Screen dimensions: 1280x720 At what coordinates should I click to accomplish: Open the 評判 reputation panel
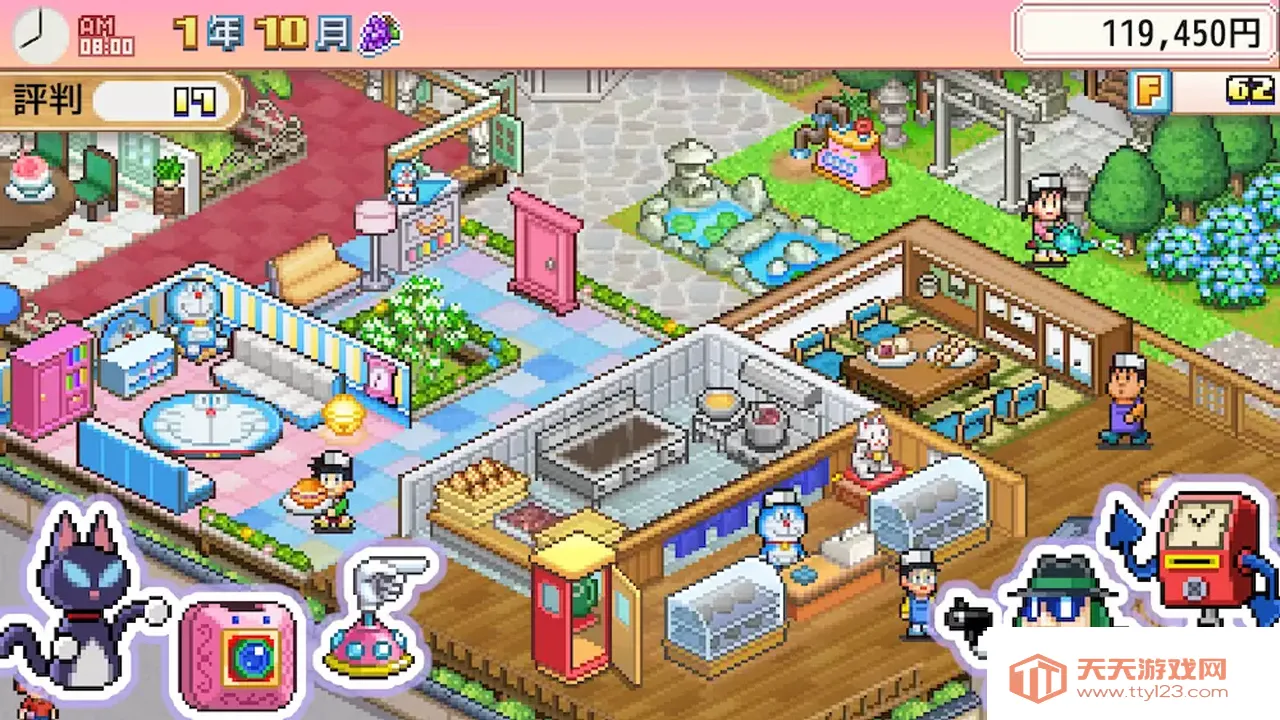tap(120, 101)
